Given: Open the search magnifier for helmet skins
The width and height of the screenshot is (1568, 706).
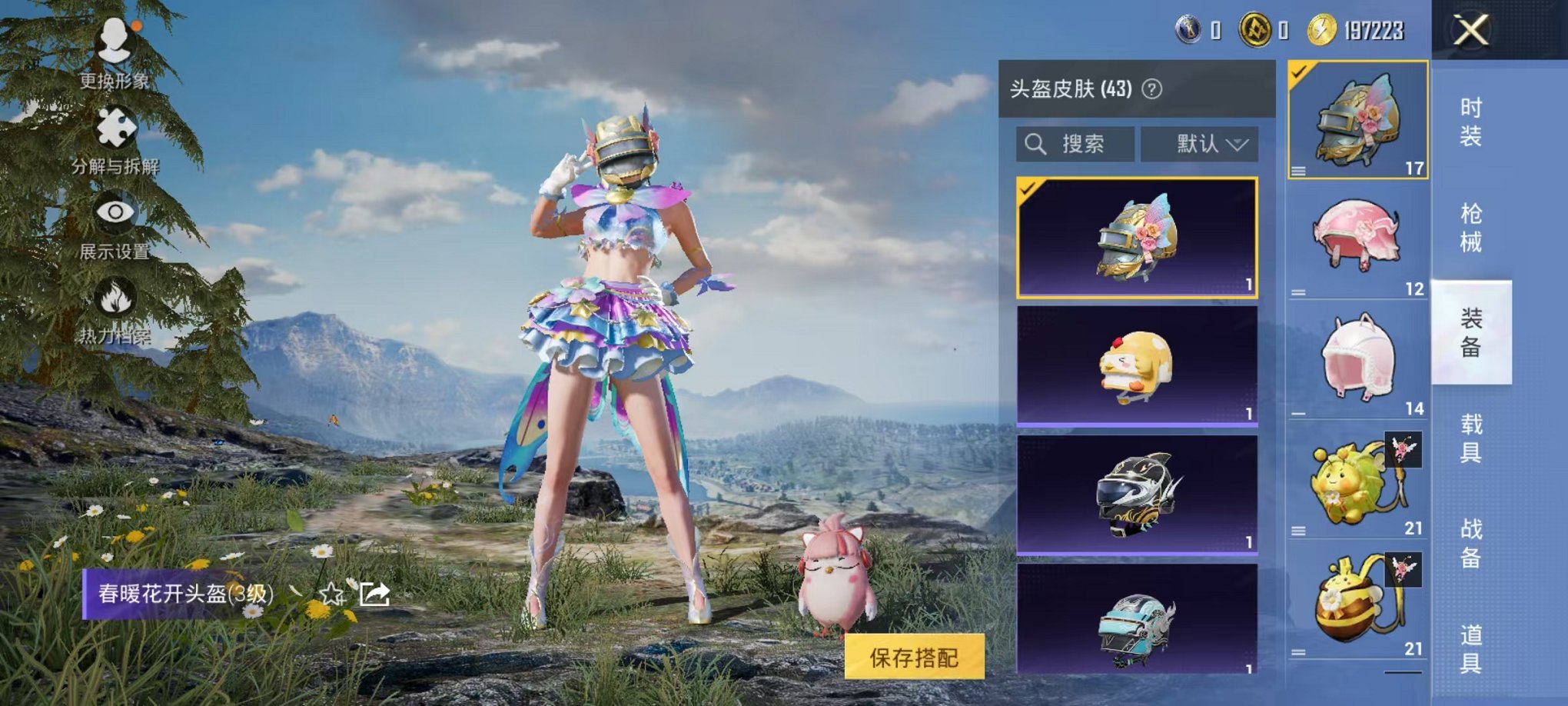Looking at the screenshot, I should click(x=1034, y=145).
